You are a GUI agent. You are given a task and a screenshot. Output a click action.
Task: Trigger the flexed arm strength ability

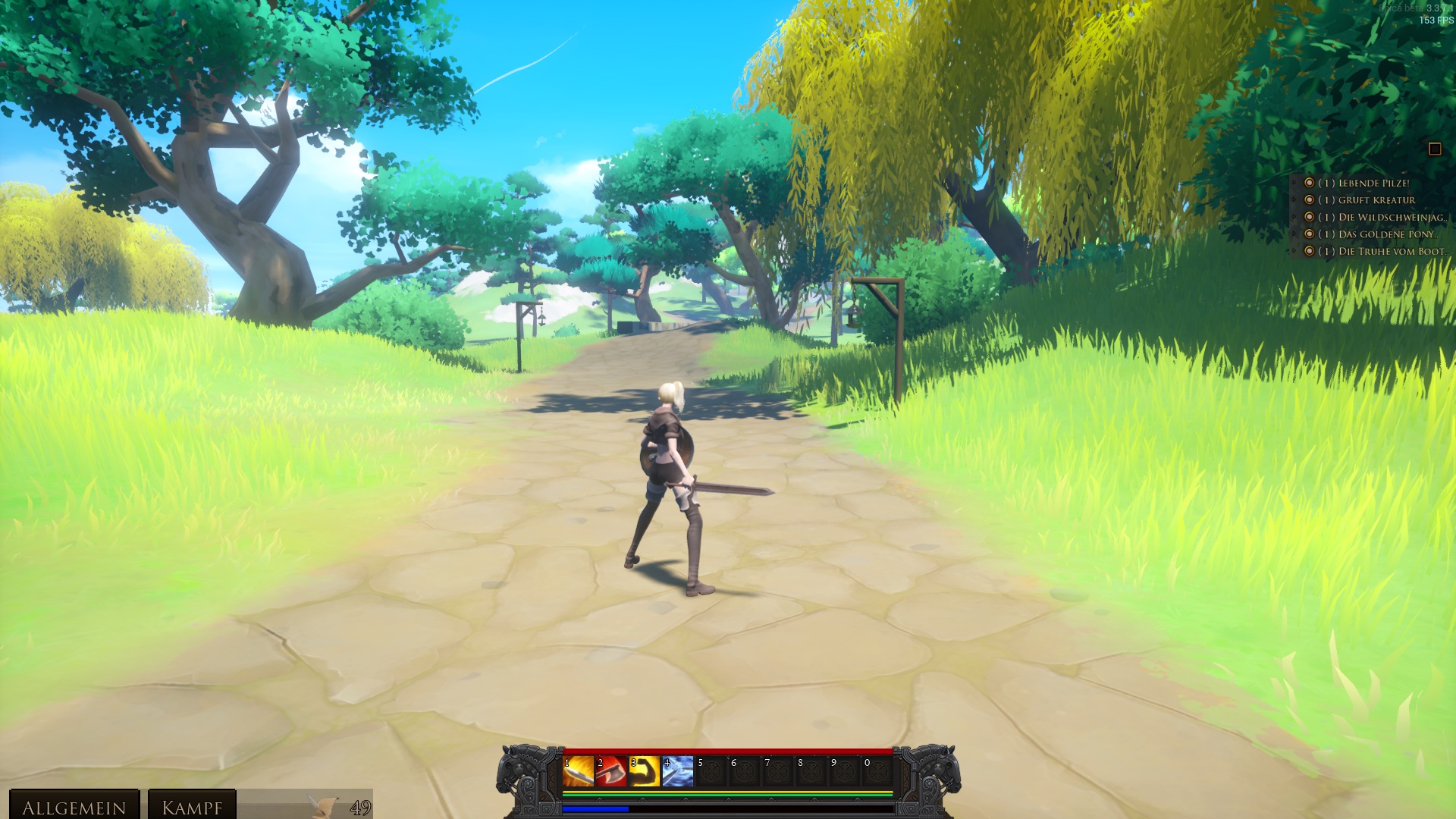[645, 772]
